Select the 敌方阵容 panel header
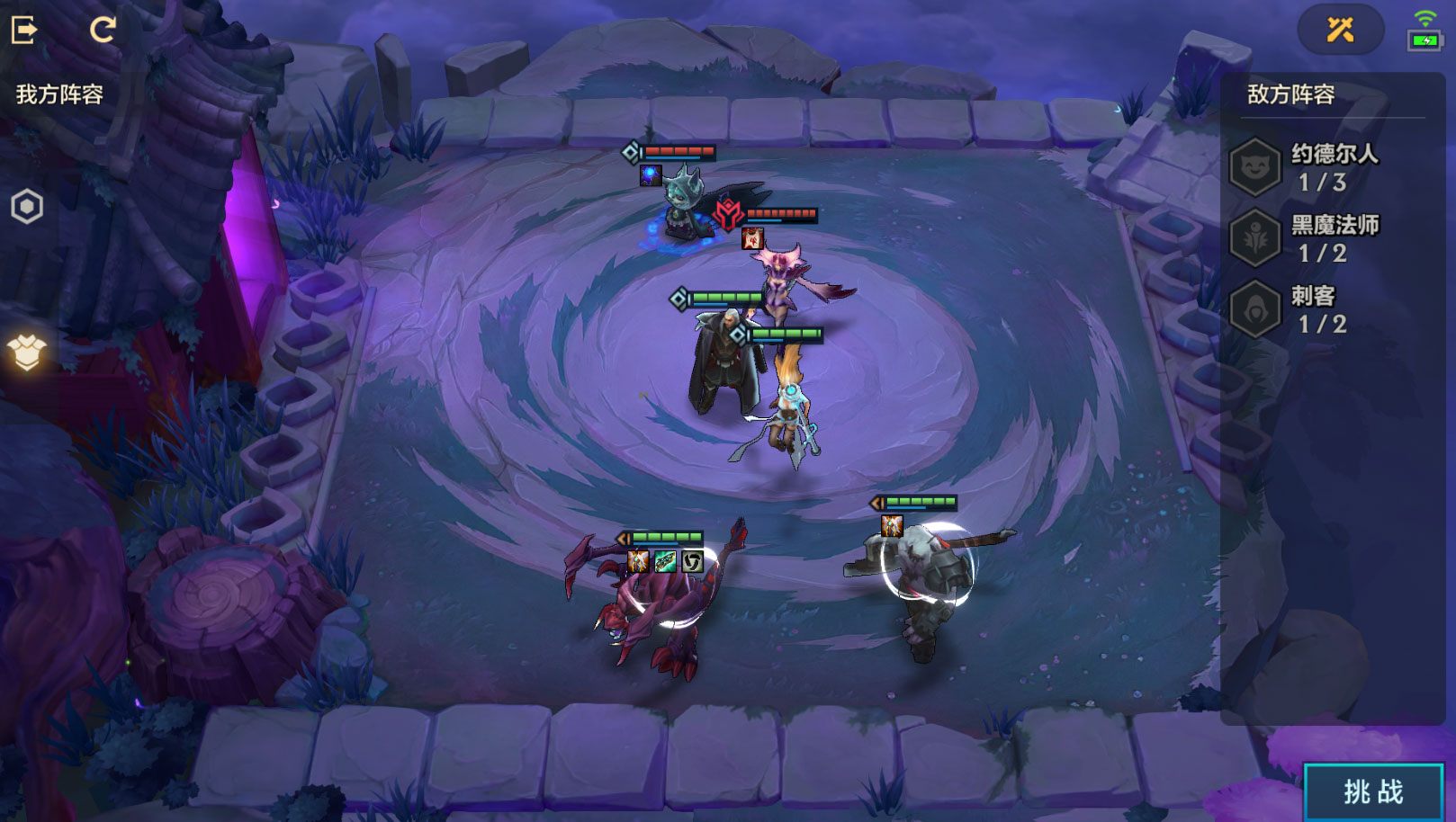 tap(1290, 94)
